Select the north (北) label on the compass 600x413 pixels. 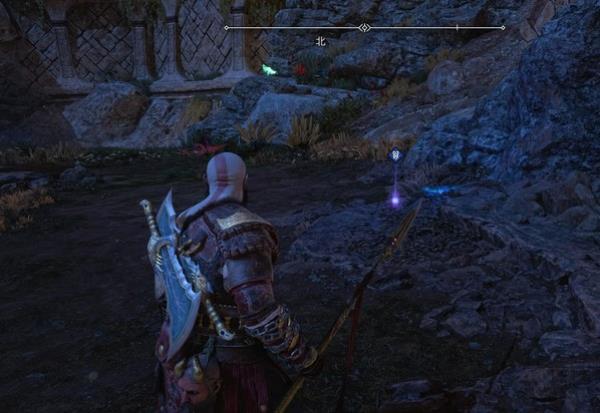[321, 42]
